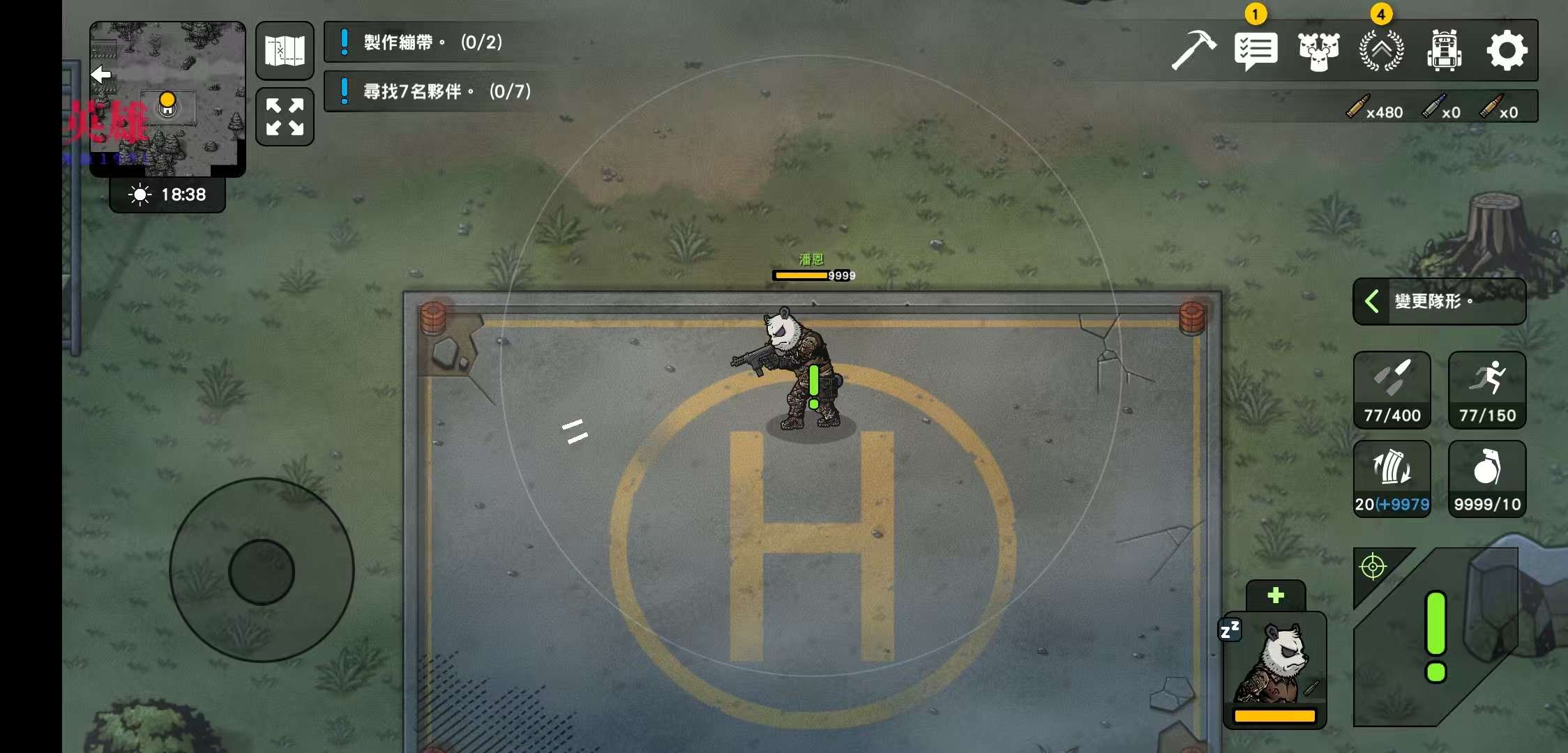
Task: Throw a grenade with the grenade button
Action: 1487,478
